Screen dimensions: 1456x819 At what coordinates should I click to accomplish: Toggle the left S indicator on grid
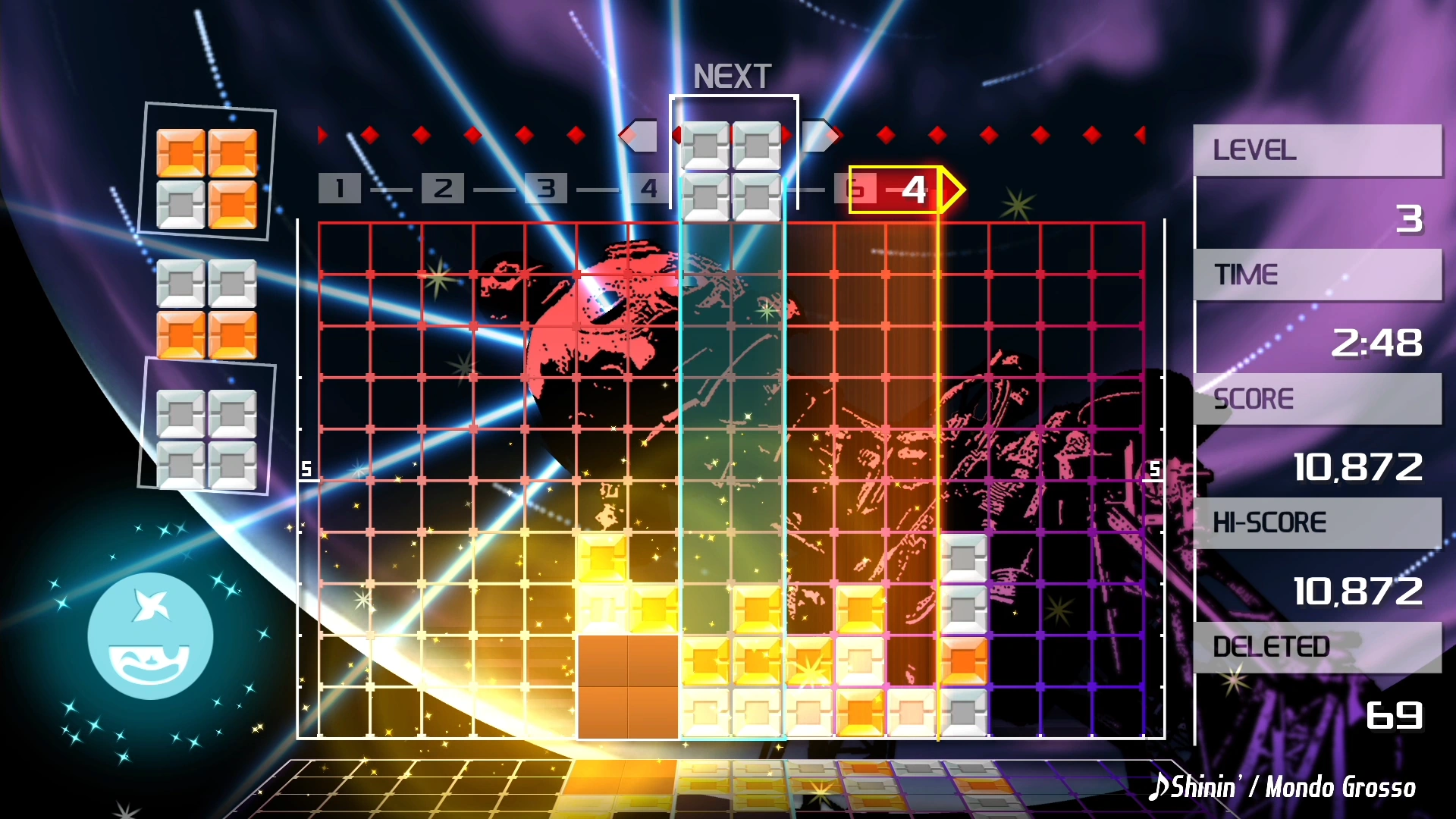point(307,469)
